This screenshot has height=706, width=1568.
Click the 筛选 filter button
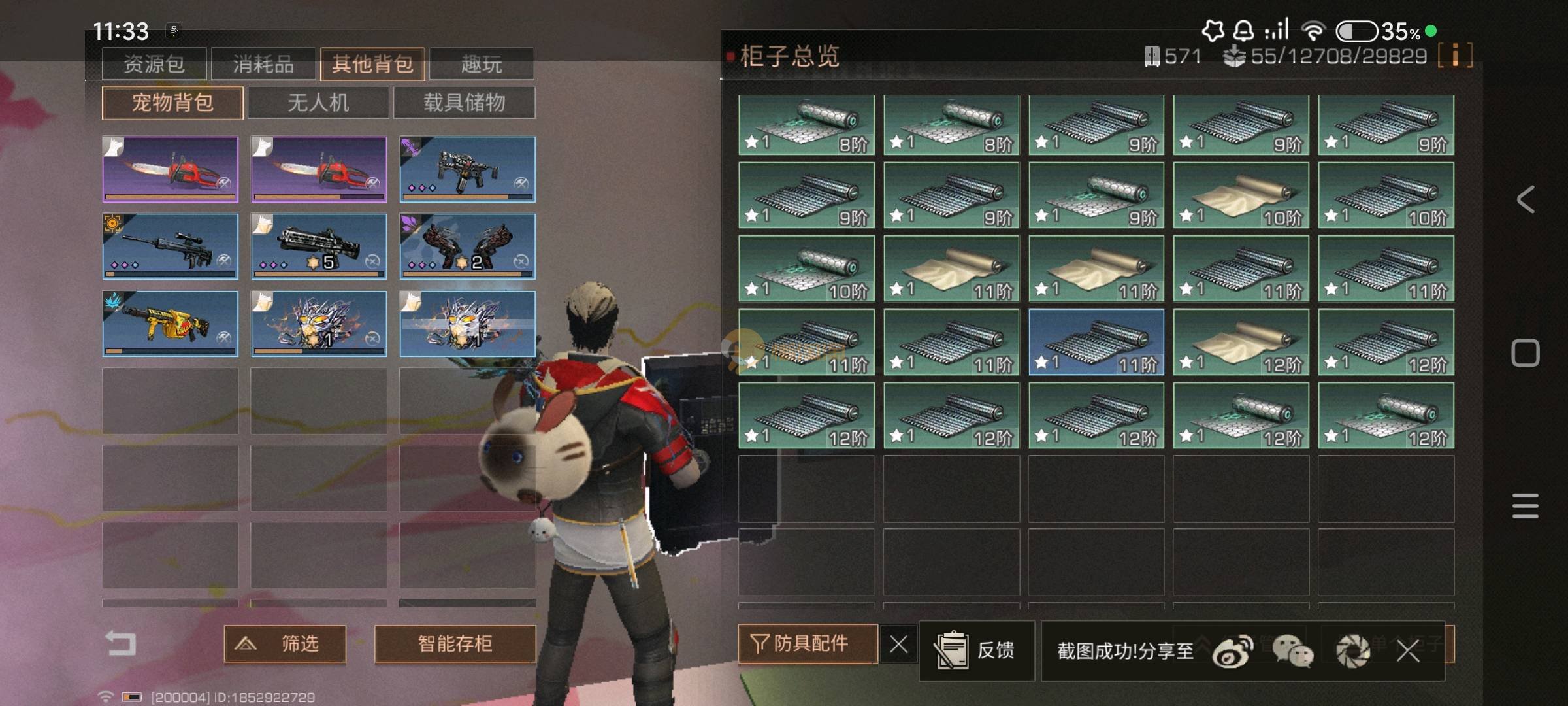click(x=285, y=644)
